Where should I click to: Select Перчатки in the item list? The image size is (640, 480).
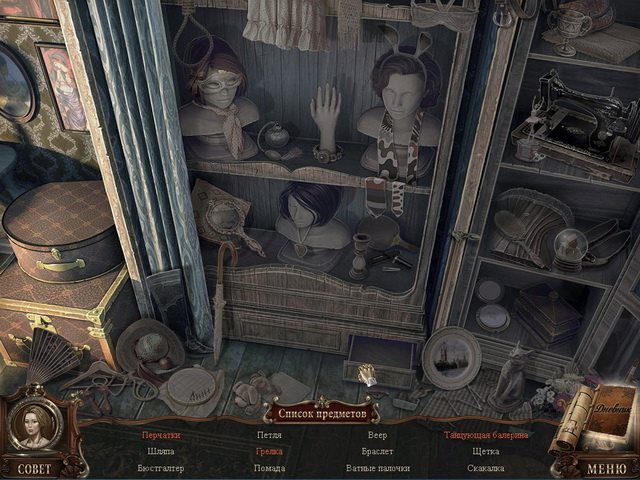tap(161, 436)
